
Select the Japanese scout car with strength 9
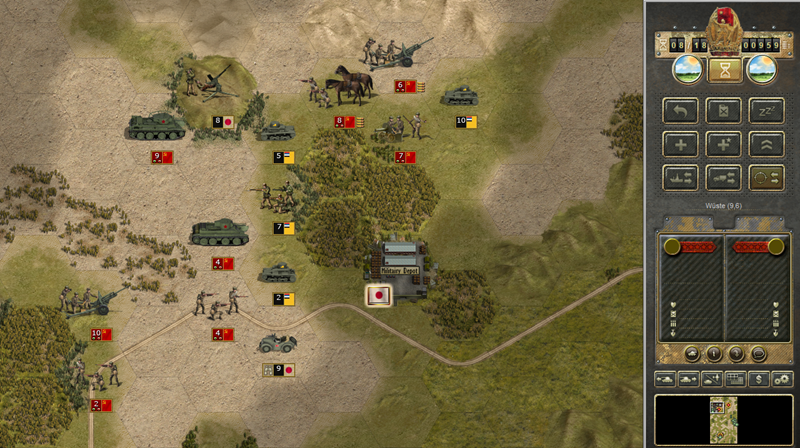point(275,345)
